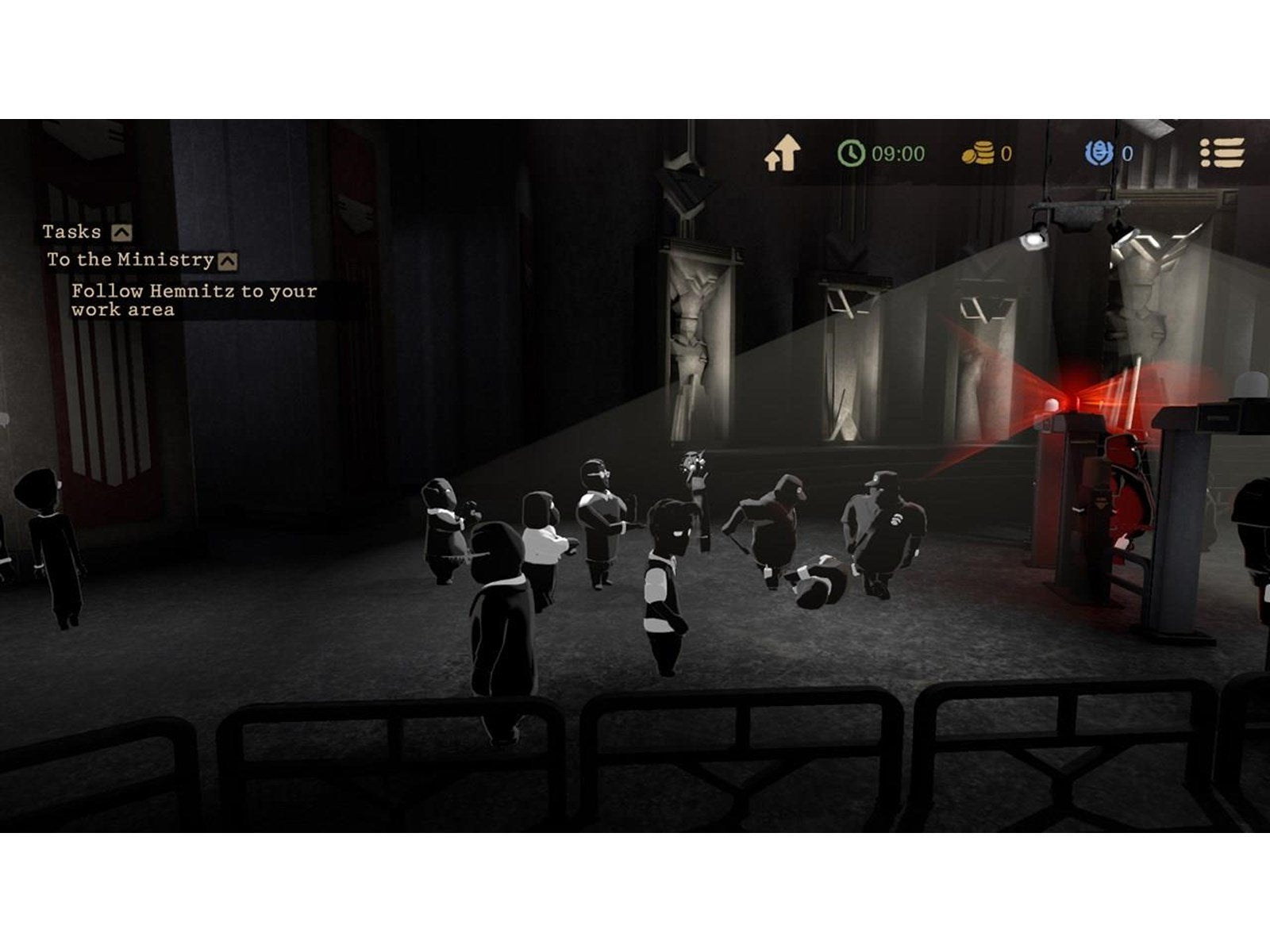Collapse the To the Ministry task
1270x952 pixels.
pos(228,261)
